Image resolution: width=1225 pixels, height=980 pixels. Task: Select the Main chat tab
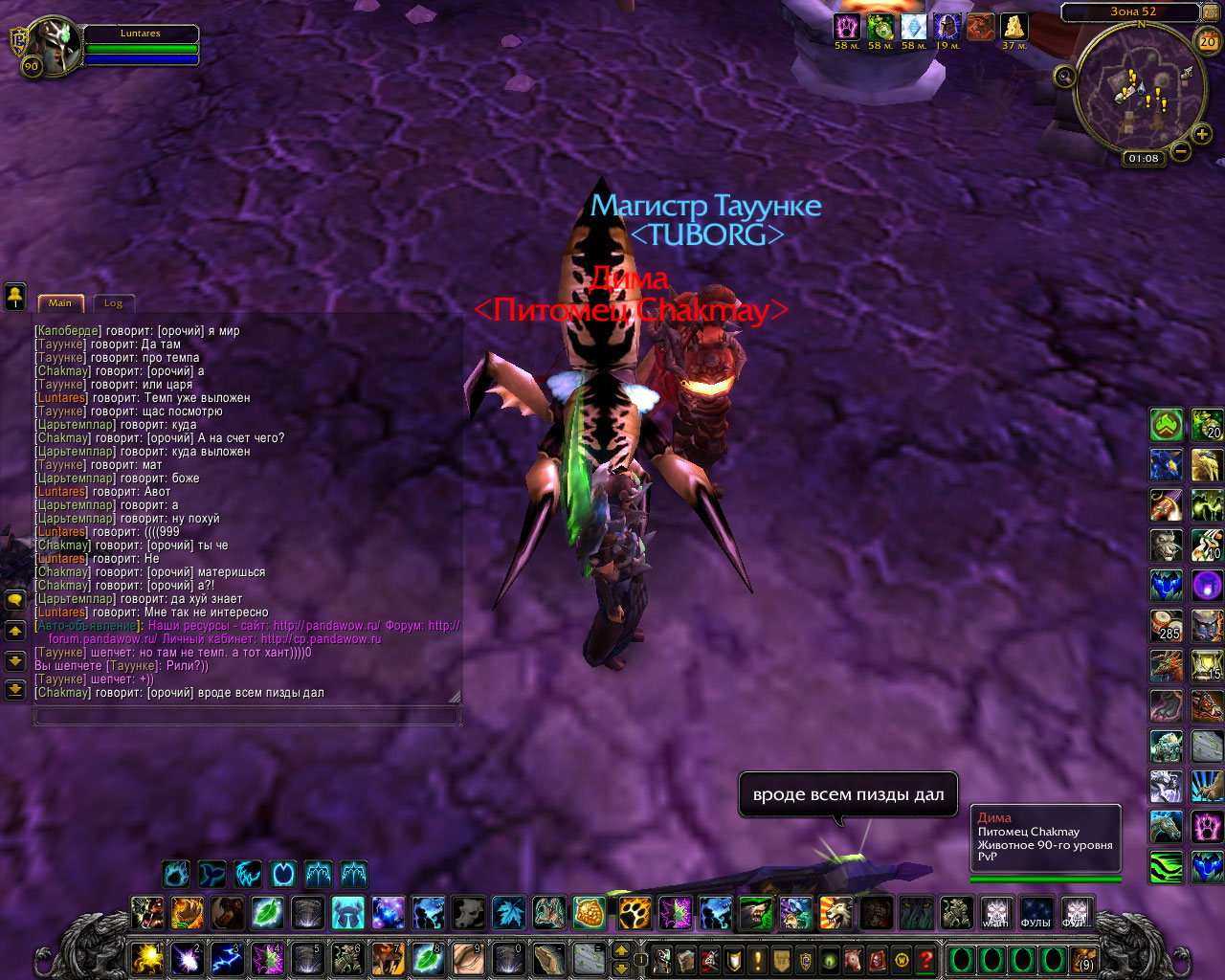pyautogui.click(x=60, y=303)
